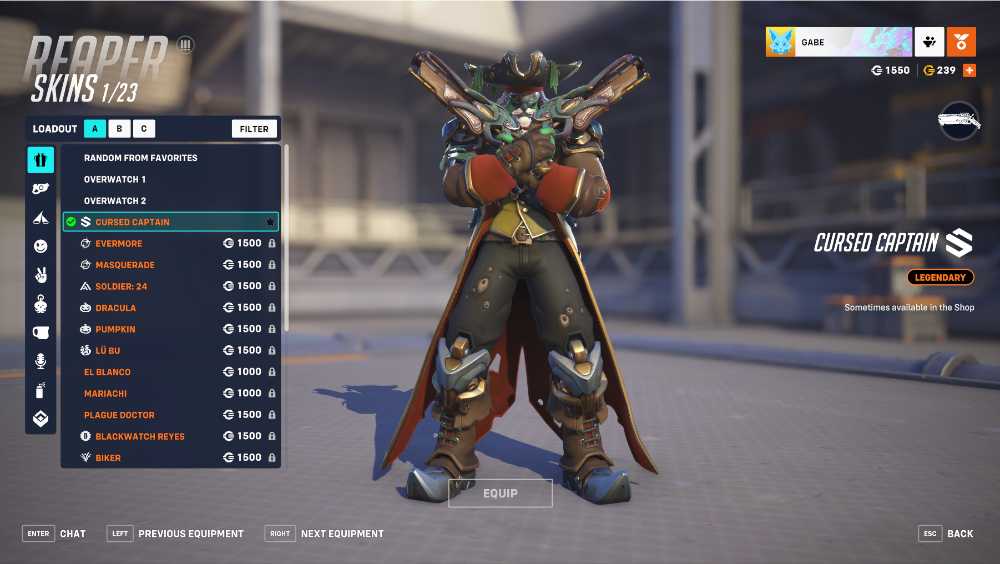Select the Biker skin
Image resolution: width=1000 pixels, height=564 pixels.
pos(108,458)
